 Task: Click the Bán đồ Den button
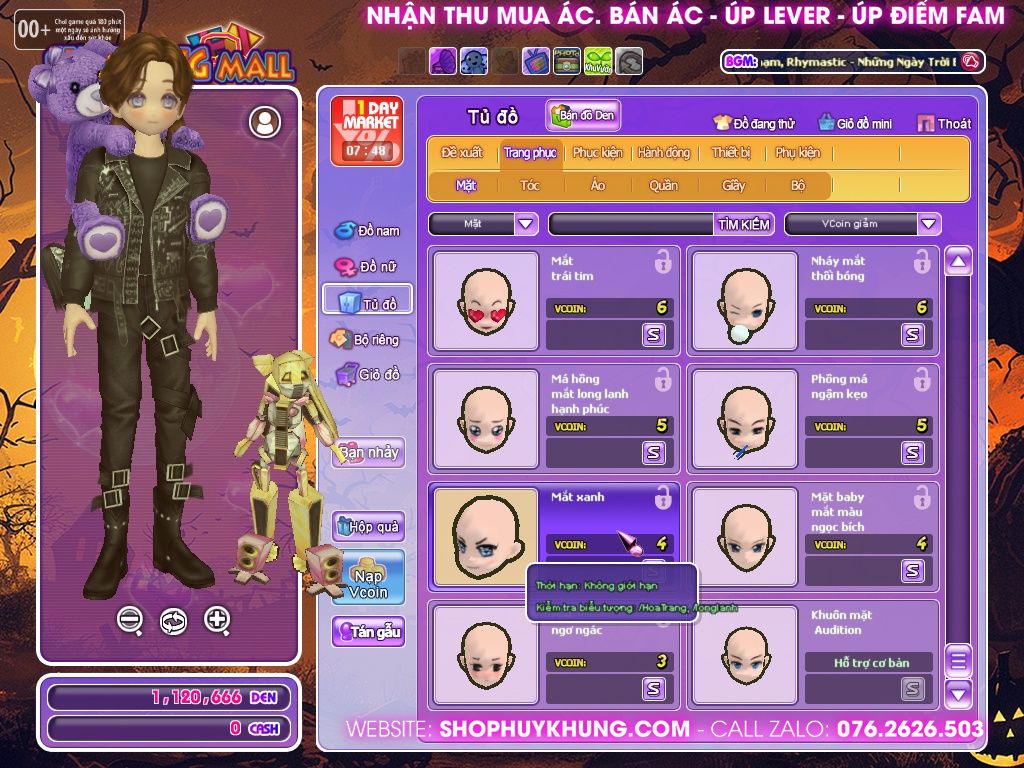point(583,116)
